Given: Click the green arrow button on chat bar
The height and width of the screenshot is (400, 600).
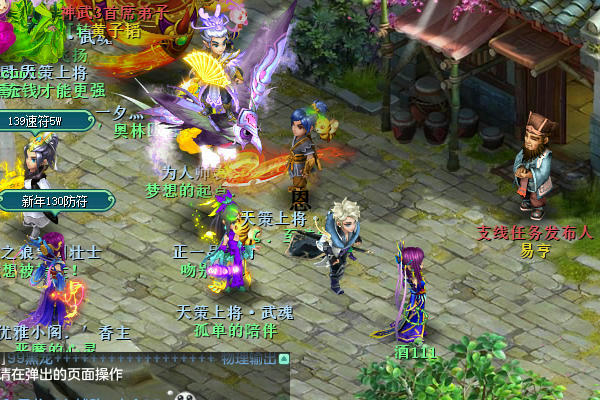Looking at the screenshot, I should pyautogui.click(x=284, y=358).
